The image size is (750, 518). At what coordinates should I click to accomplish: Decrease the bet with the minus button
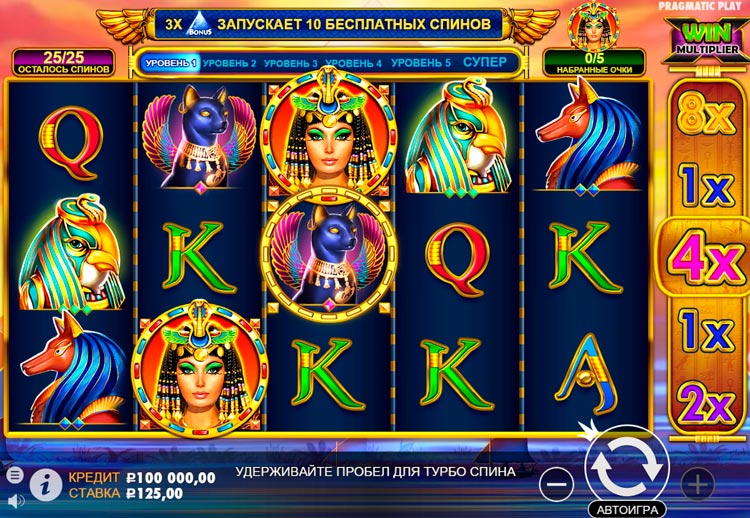tap(558, 484)
